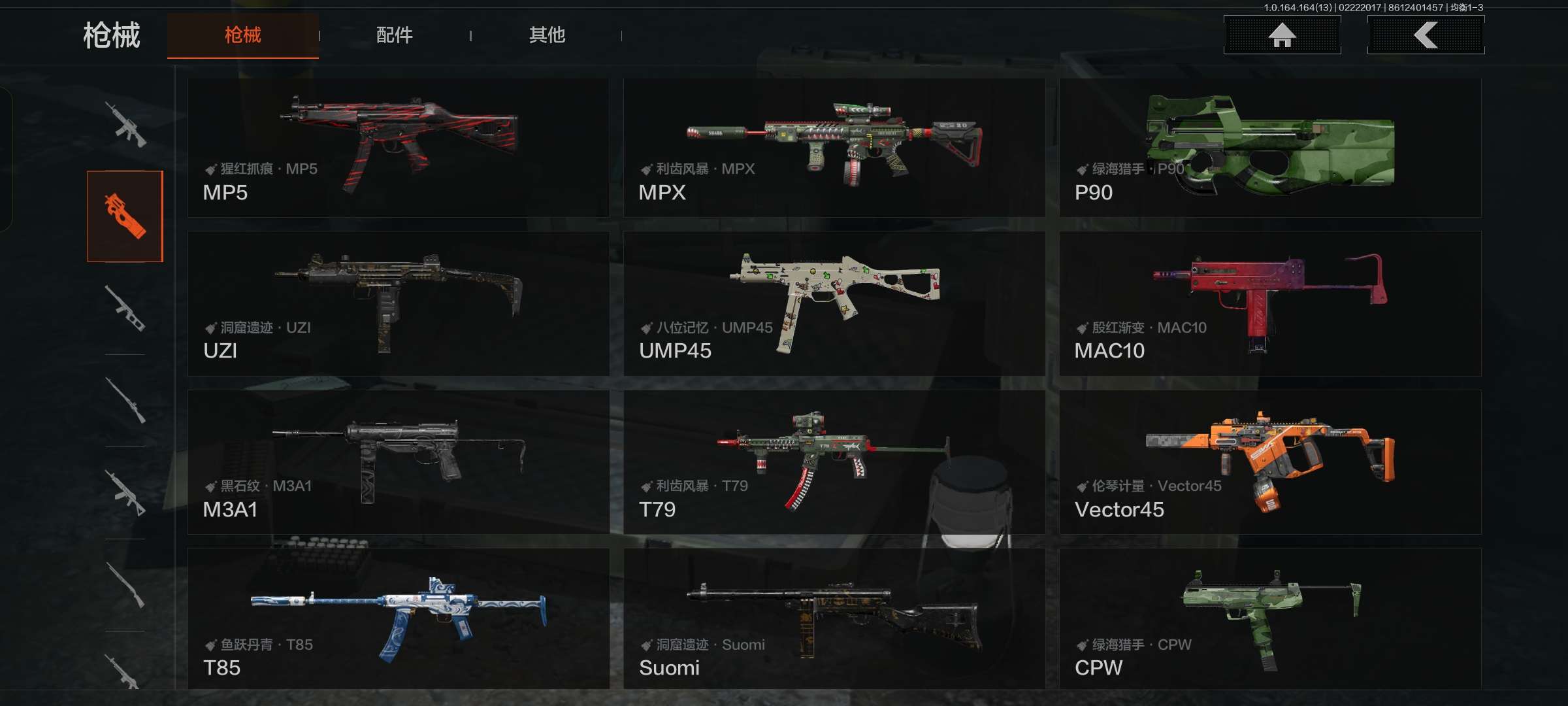The height and width of the screenshot is (706, 1568).
Task: Switch to the 枪械 tab
Action: click(x=242, y=35)
